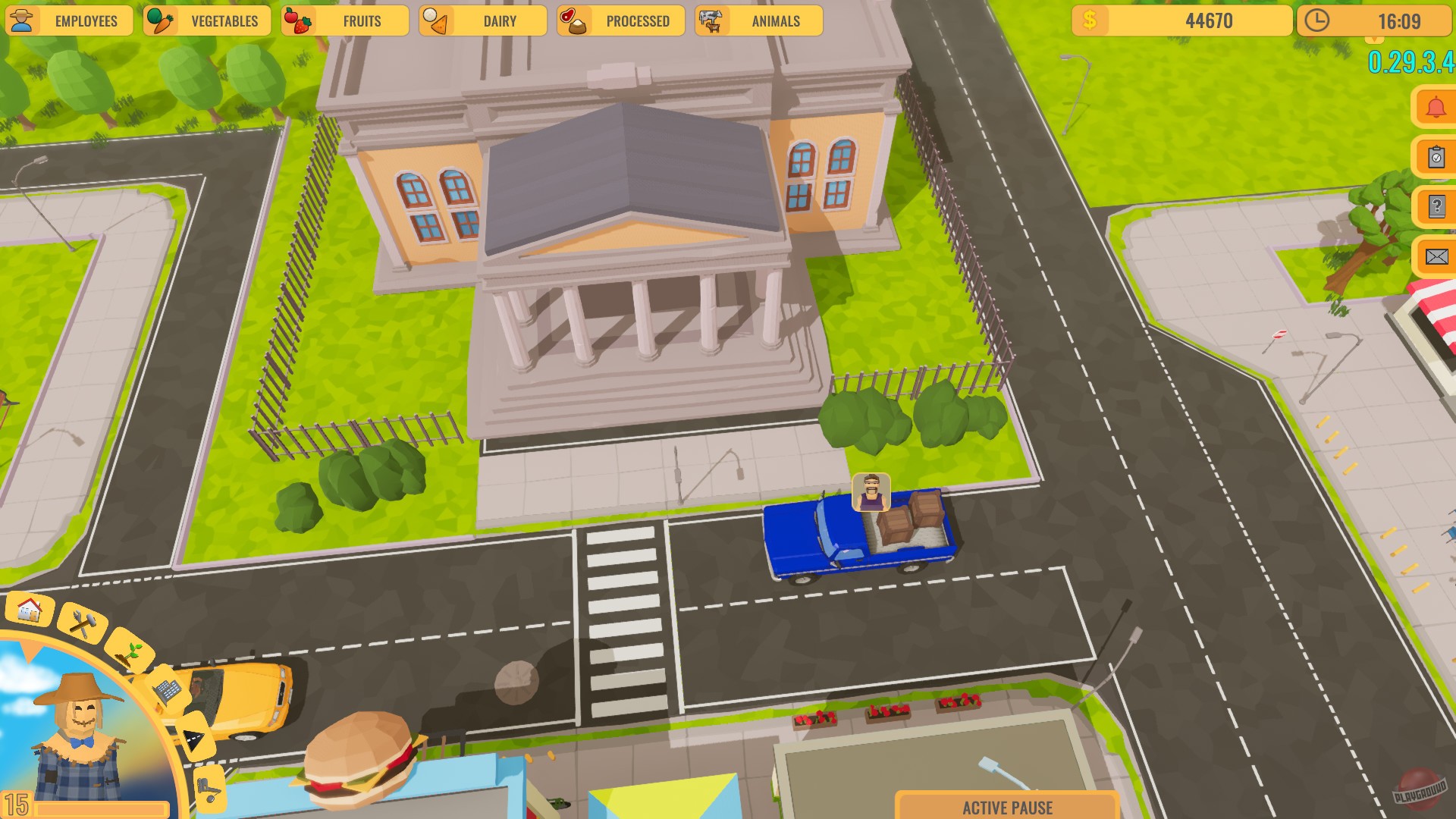1456x819 pixels.
Task: Open the Employees panel
Action: 86,20
